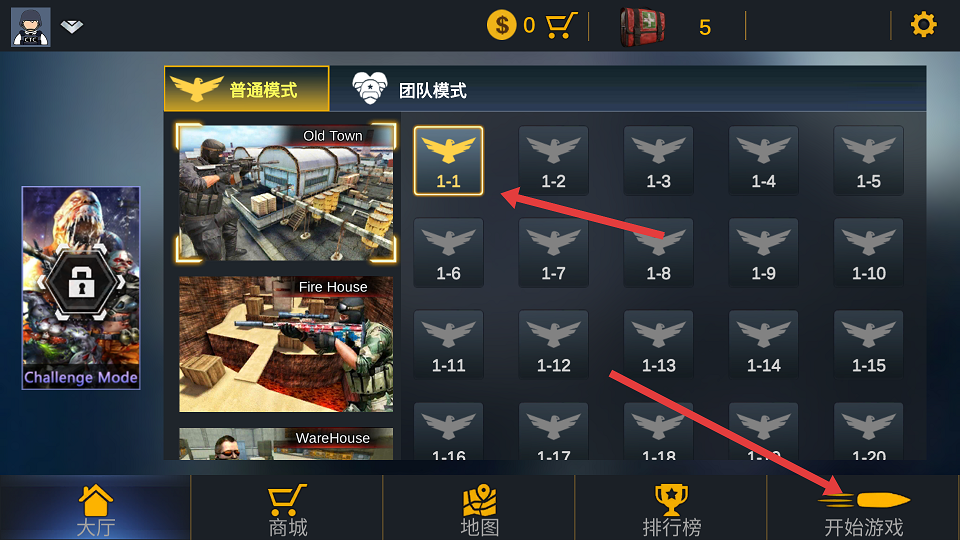Open the 地图 map page
Viewport: 960px width, 540px height.
tap(479, 510)
